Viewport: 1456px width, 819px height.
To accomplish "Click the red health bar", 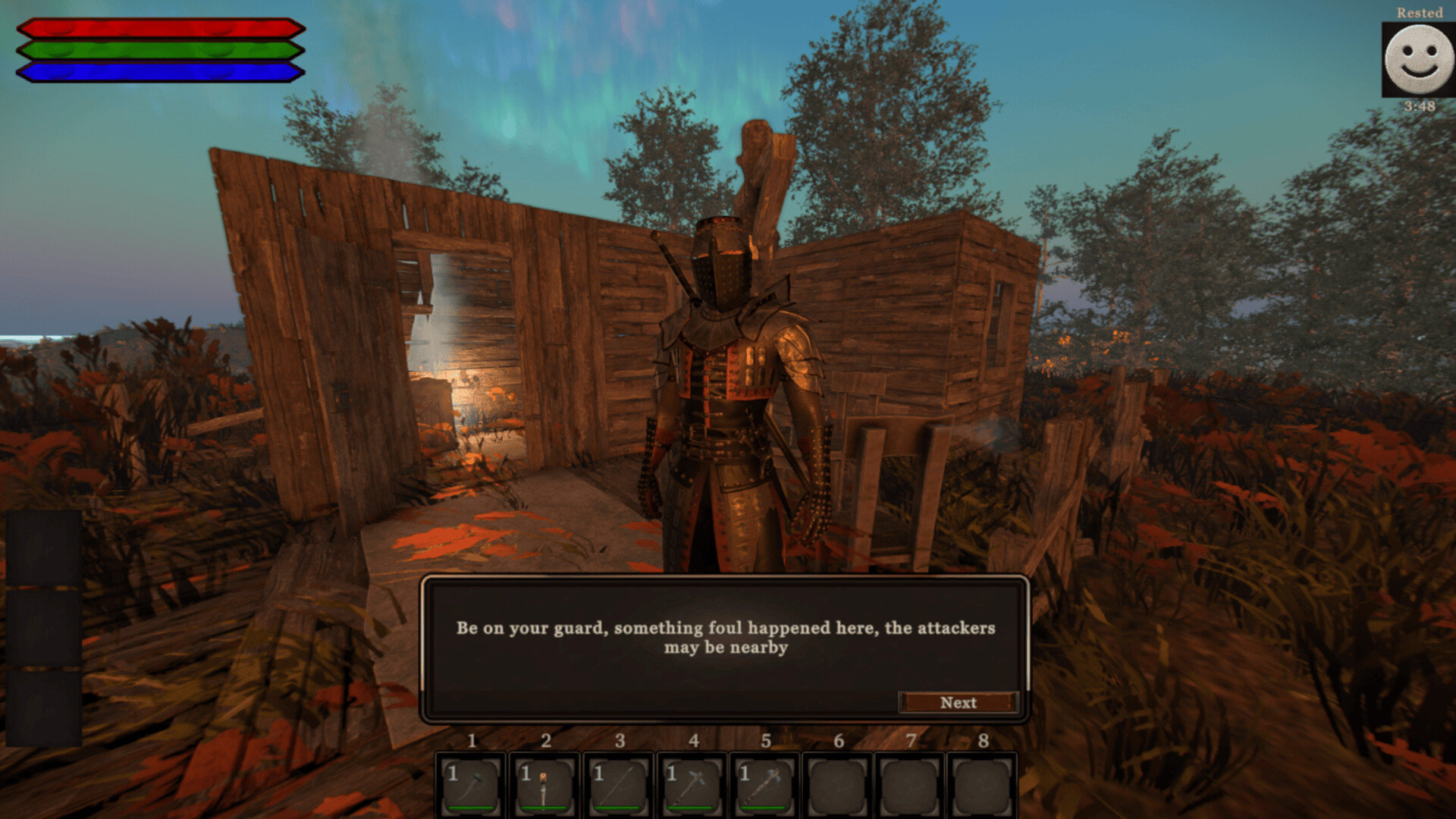I will tap(159, 29).
